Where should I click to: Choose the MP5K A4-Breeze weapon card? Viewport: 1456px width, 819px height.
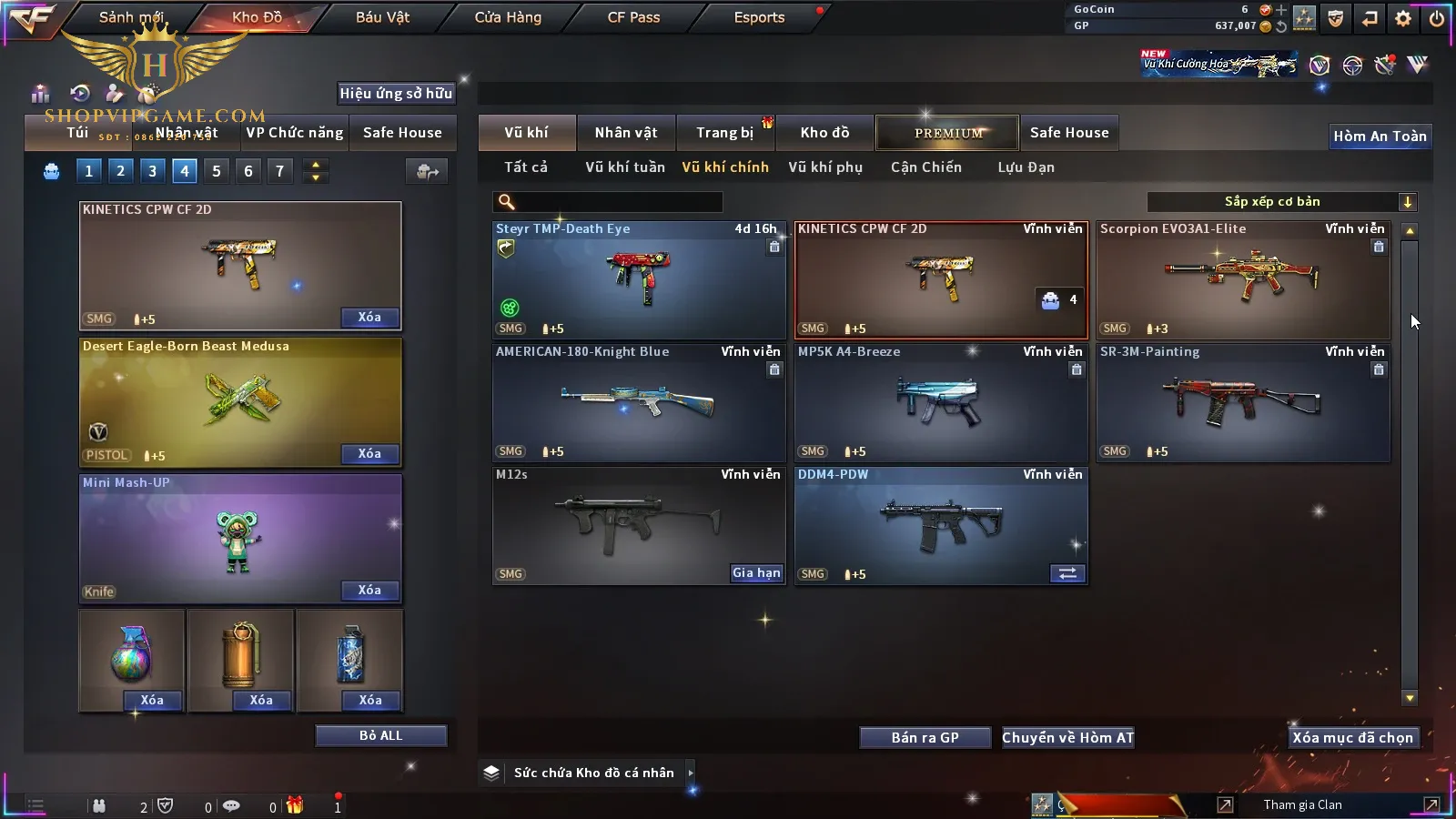pyautogui.click(x=941, y=403)
